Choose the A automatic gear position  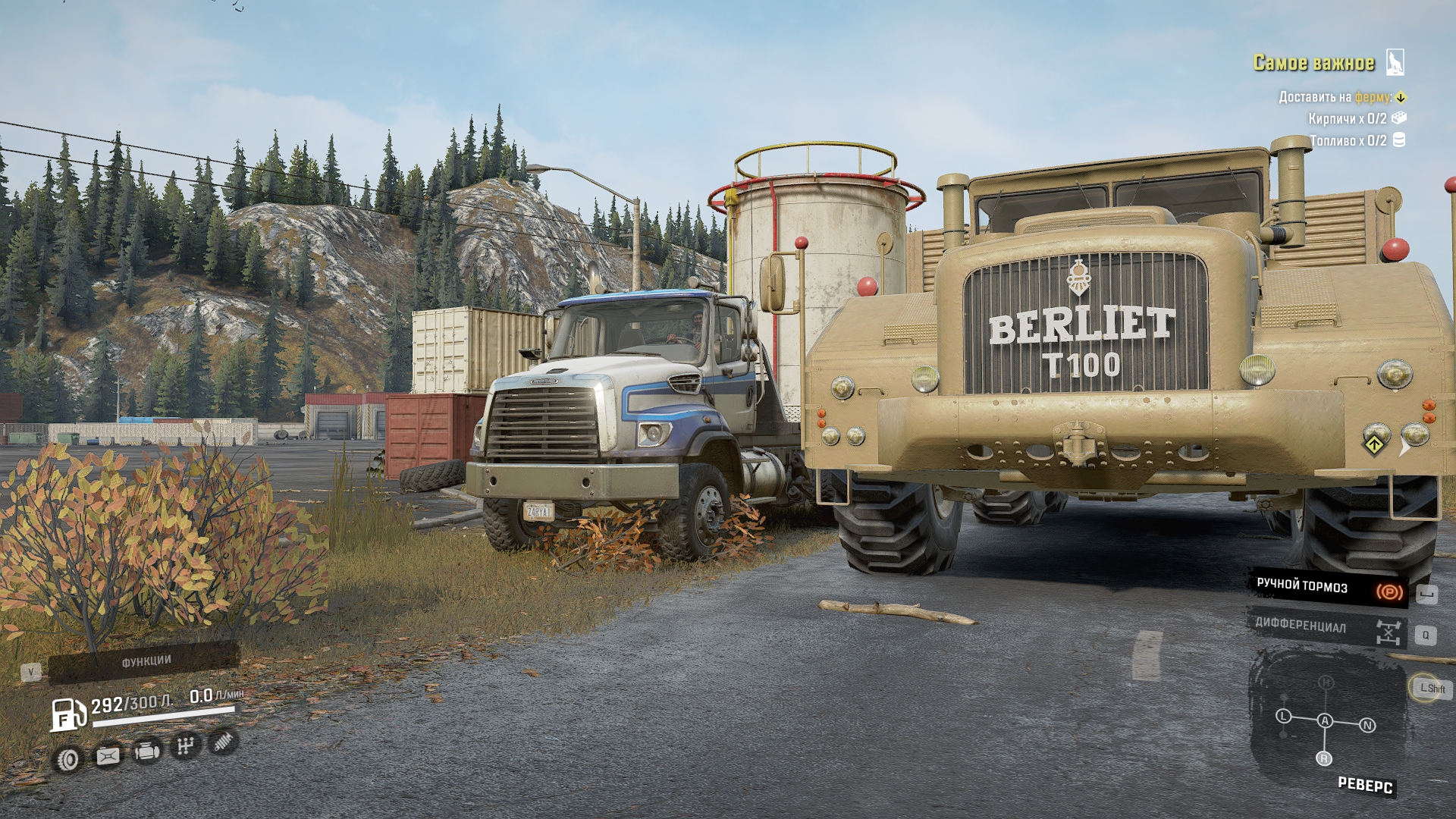point(1325,721)
